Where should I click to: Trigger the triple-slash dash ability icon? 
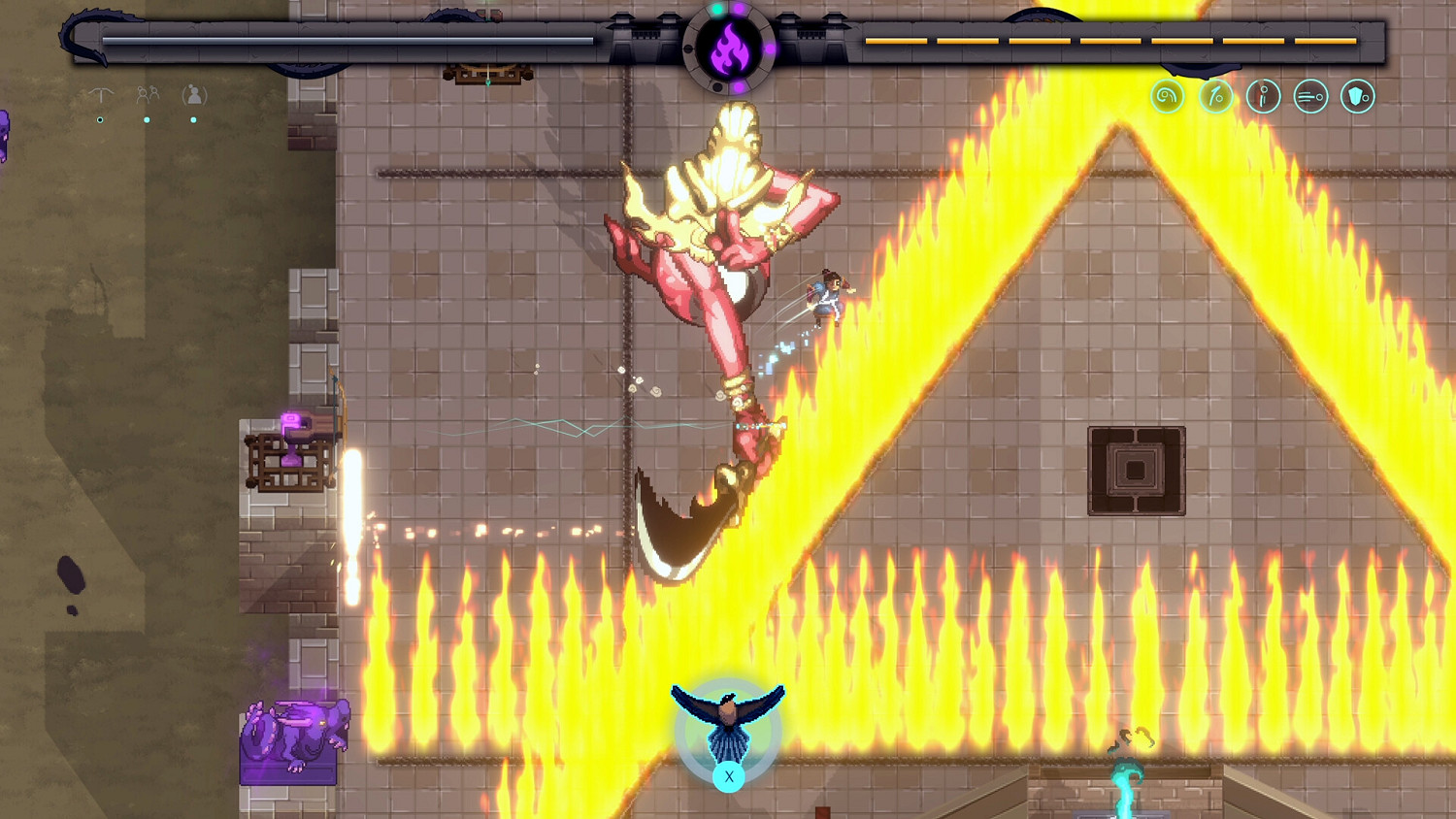pos(1310,96)
